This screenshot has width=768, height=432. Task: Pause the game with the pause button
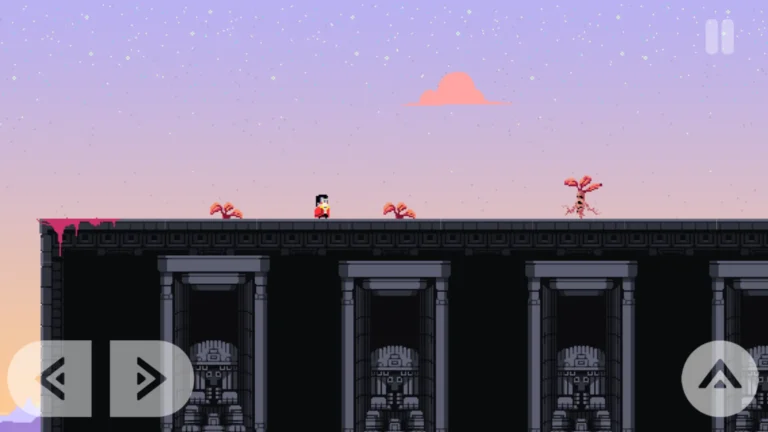coord(719,37)
